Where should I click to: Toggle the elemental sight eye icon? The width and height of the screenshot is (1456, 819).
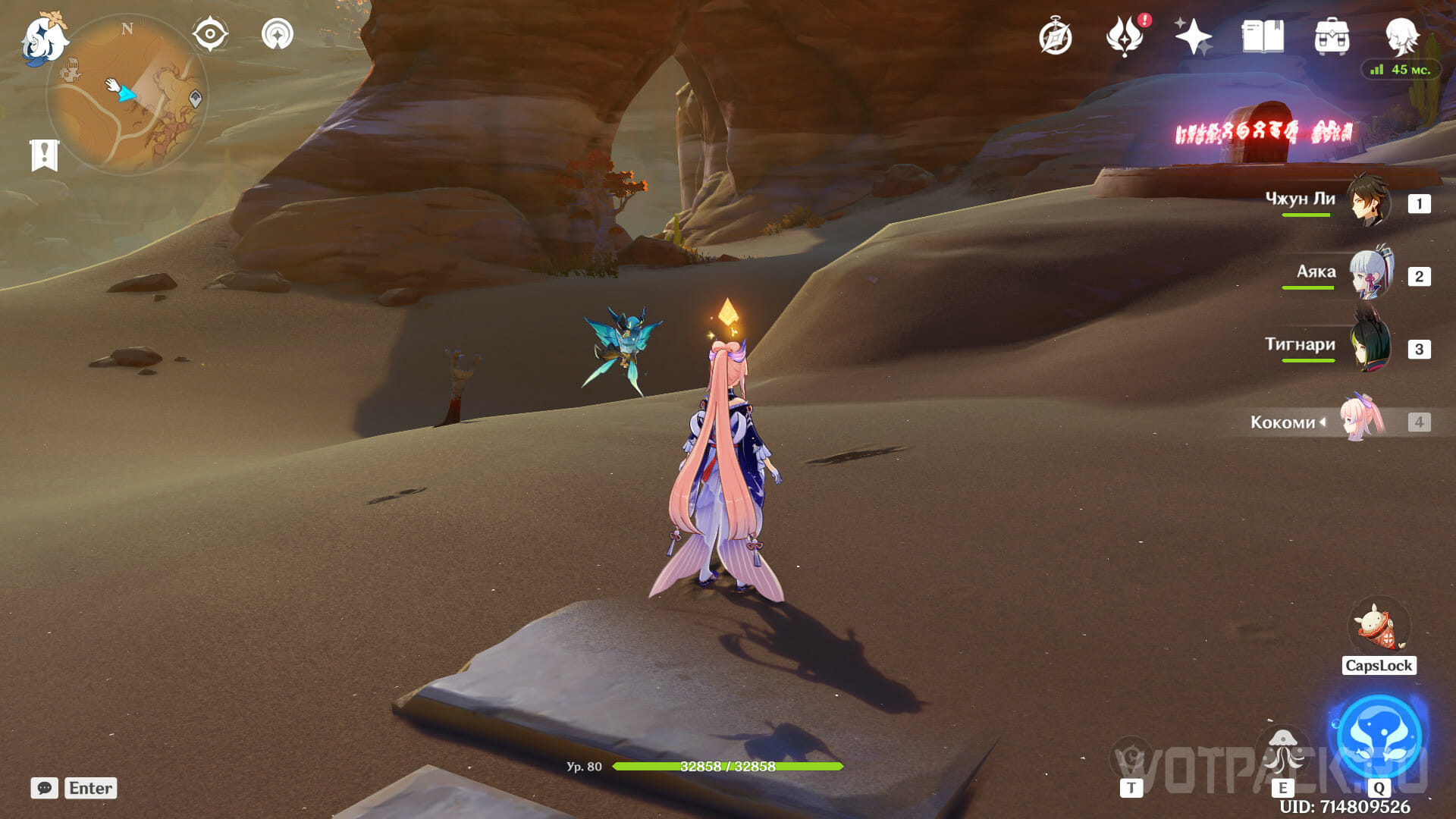(x=210, y=35)
